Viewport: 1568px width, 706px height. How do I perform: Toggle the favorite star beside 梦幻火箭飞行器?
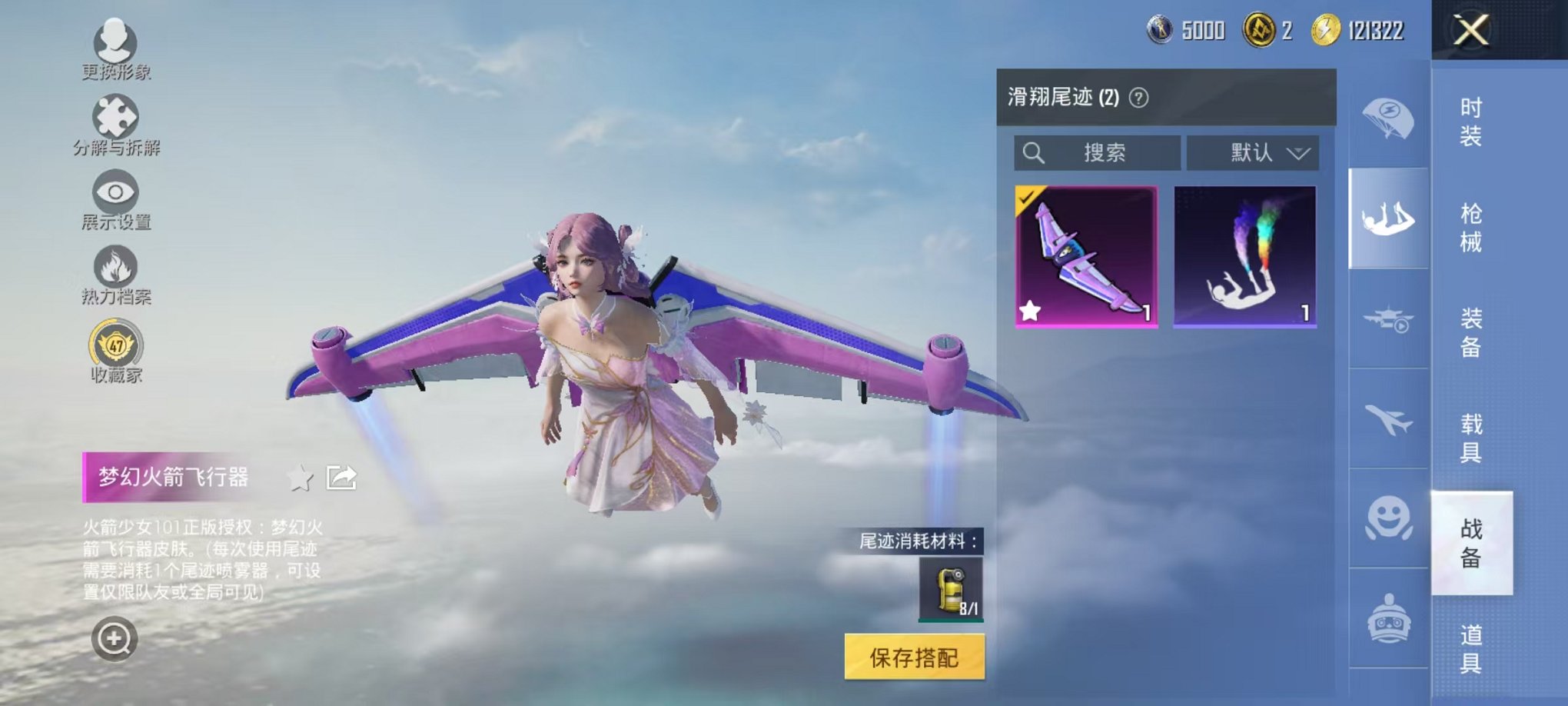coord(300,477)
